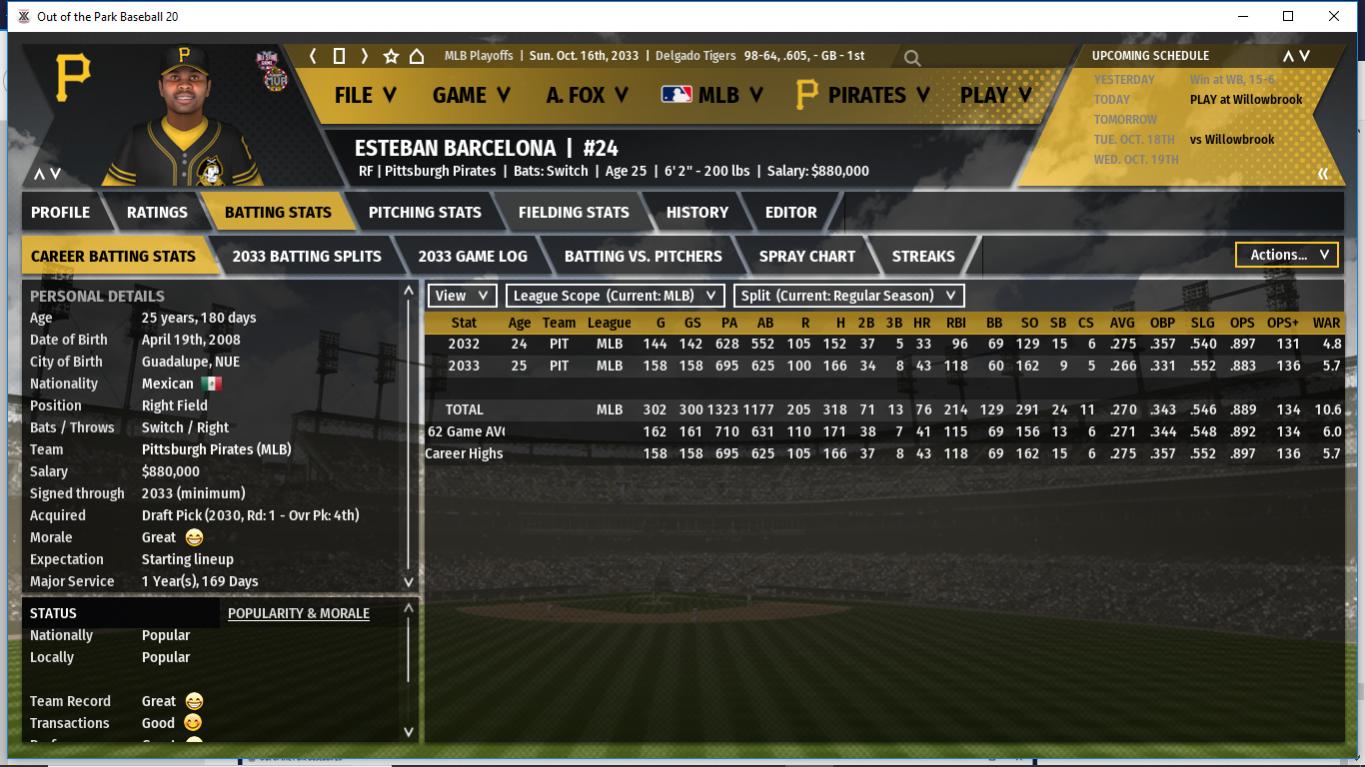View the Spray Chart
1365x767 pixels.
pos(807,256)
